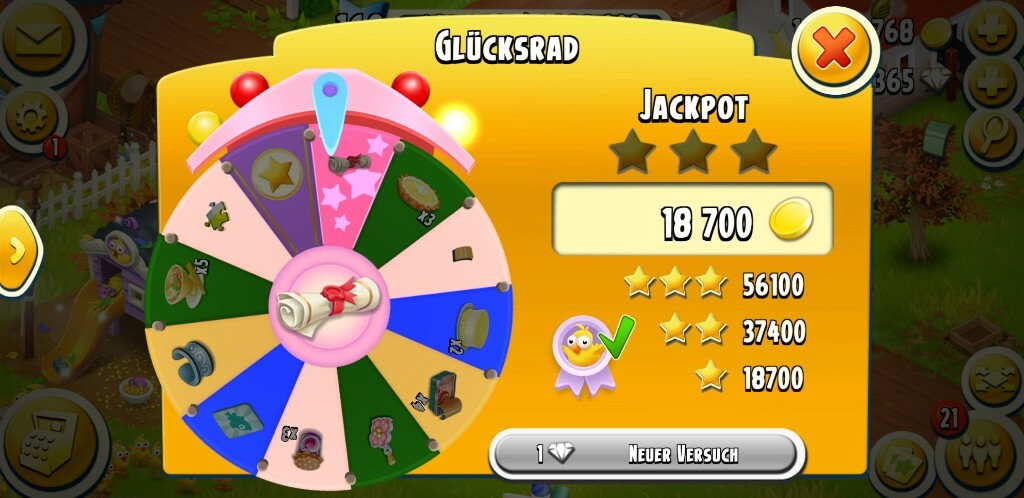1024x498 pixels.
Task: Tap the scroll hub in the wheel's center
Action: 325,300
